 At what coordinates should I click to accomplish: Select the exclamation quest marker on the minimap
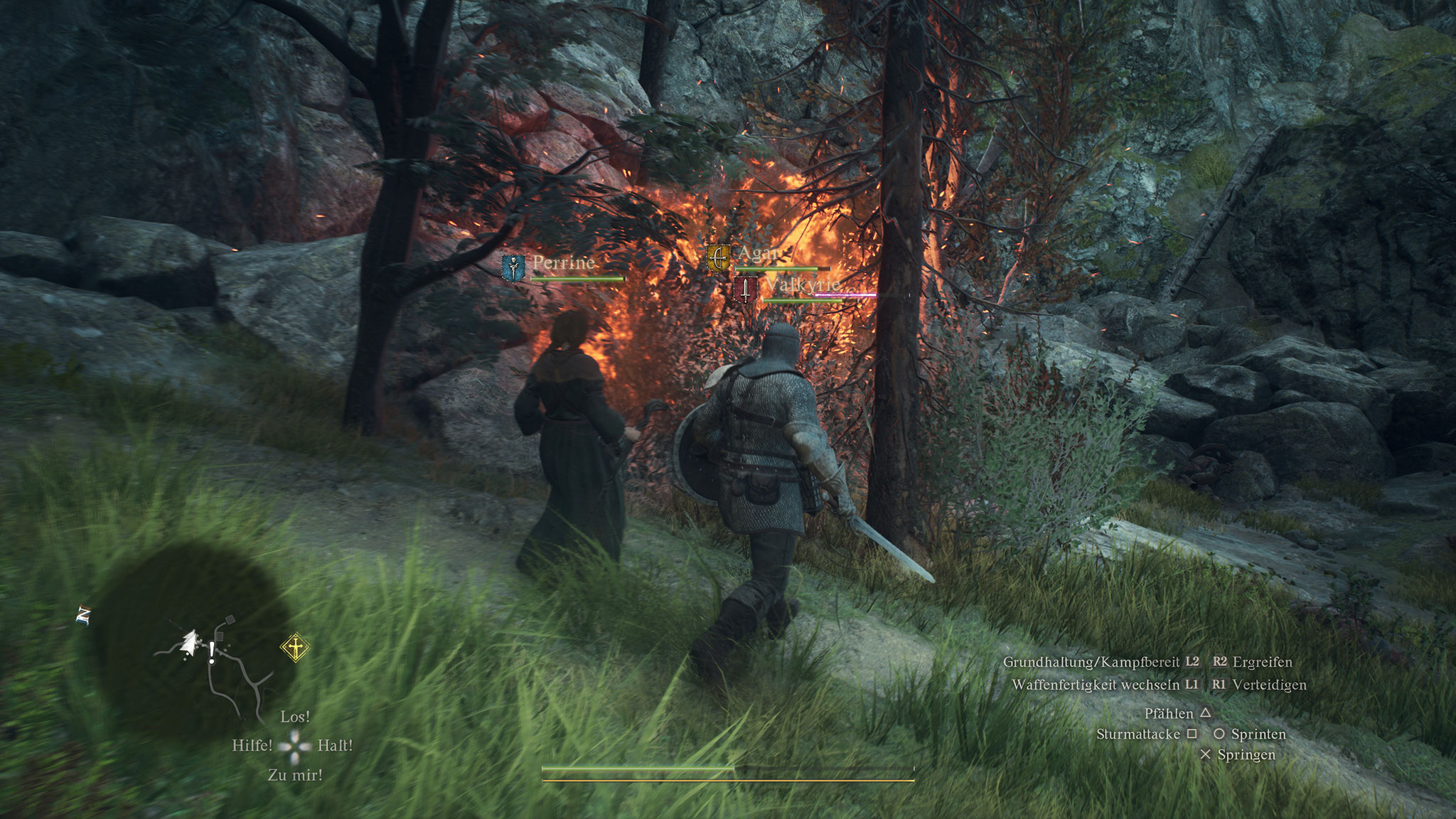tap(212, 651)
